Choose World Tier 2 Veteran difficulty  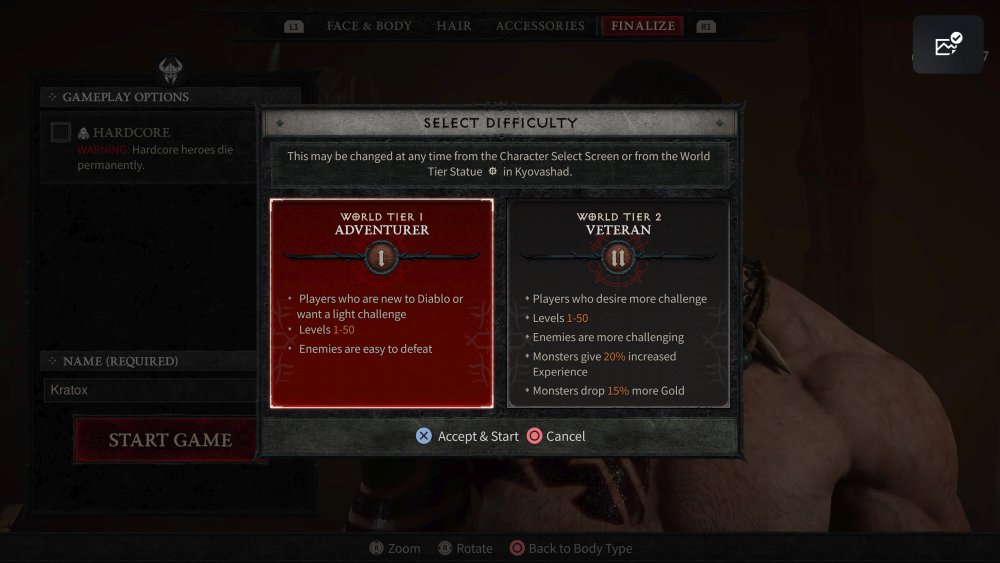(618, 303)
